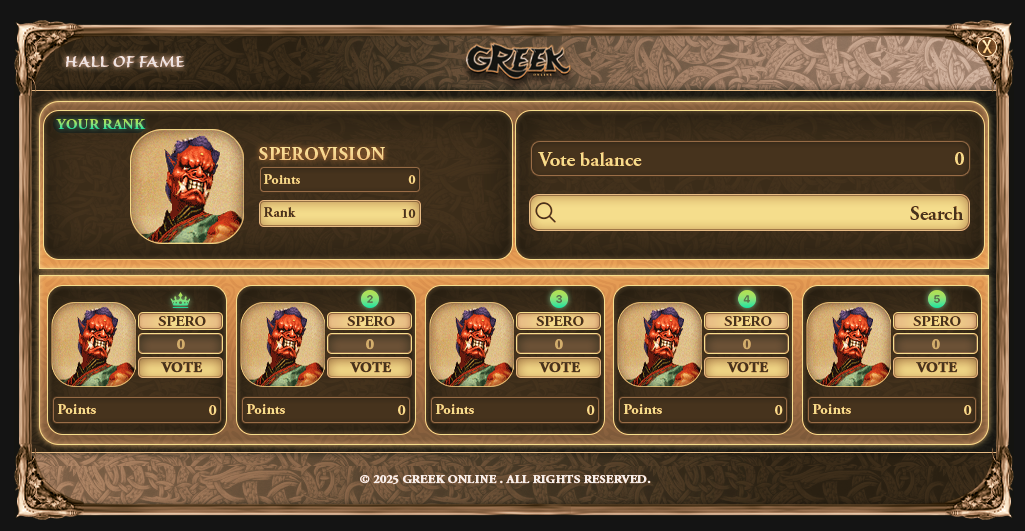Vote for the rank 2 player
Screen dimensions: 1025x531
coord(370,367)
